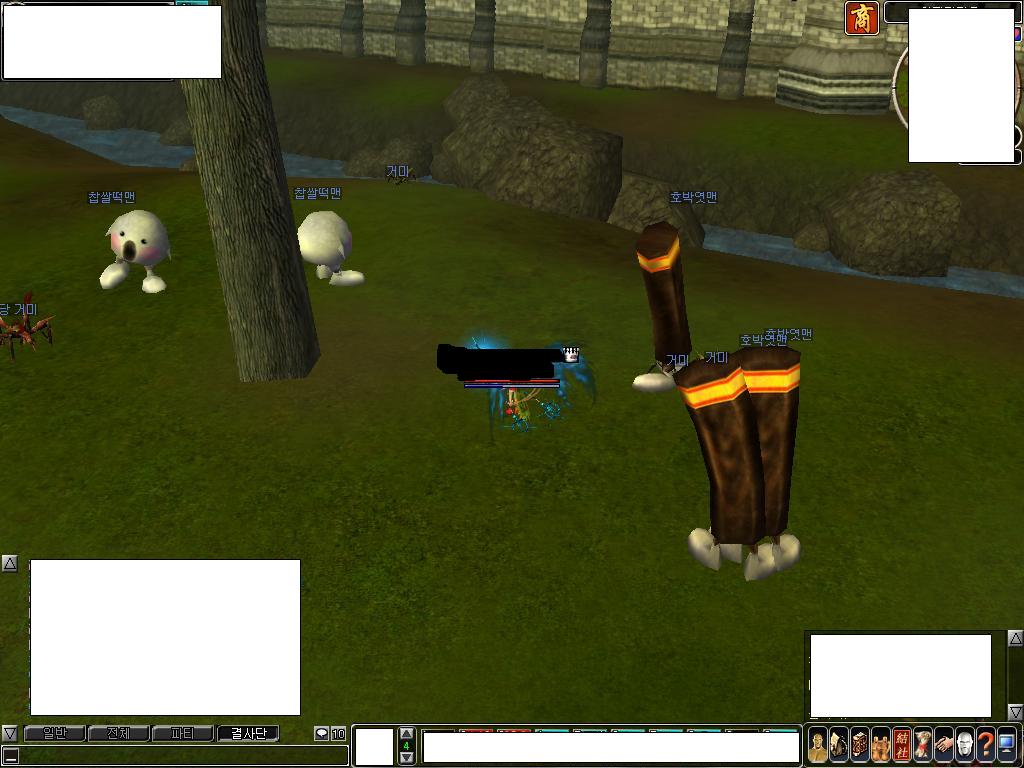This screenshot has height=768, width=1024.
Task: Open the inventory bag icon
Action: (x=839, y=745)
